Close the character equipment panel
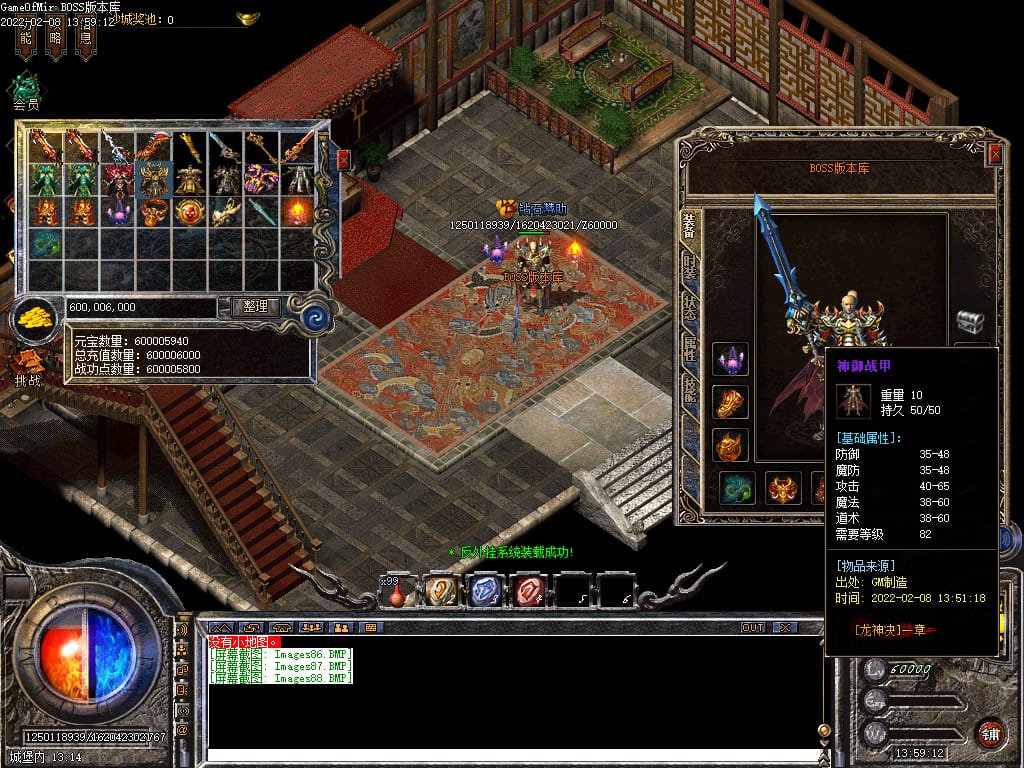 (994, 153)
